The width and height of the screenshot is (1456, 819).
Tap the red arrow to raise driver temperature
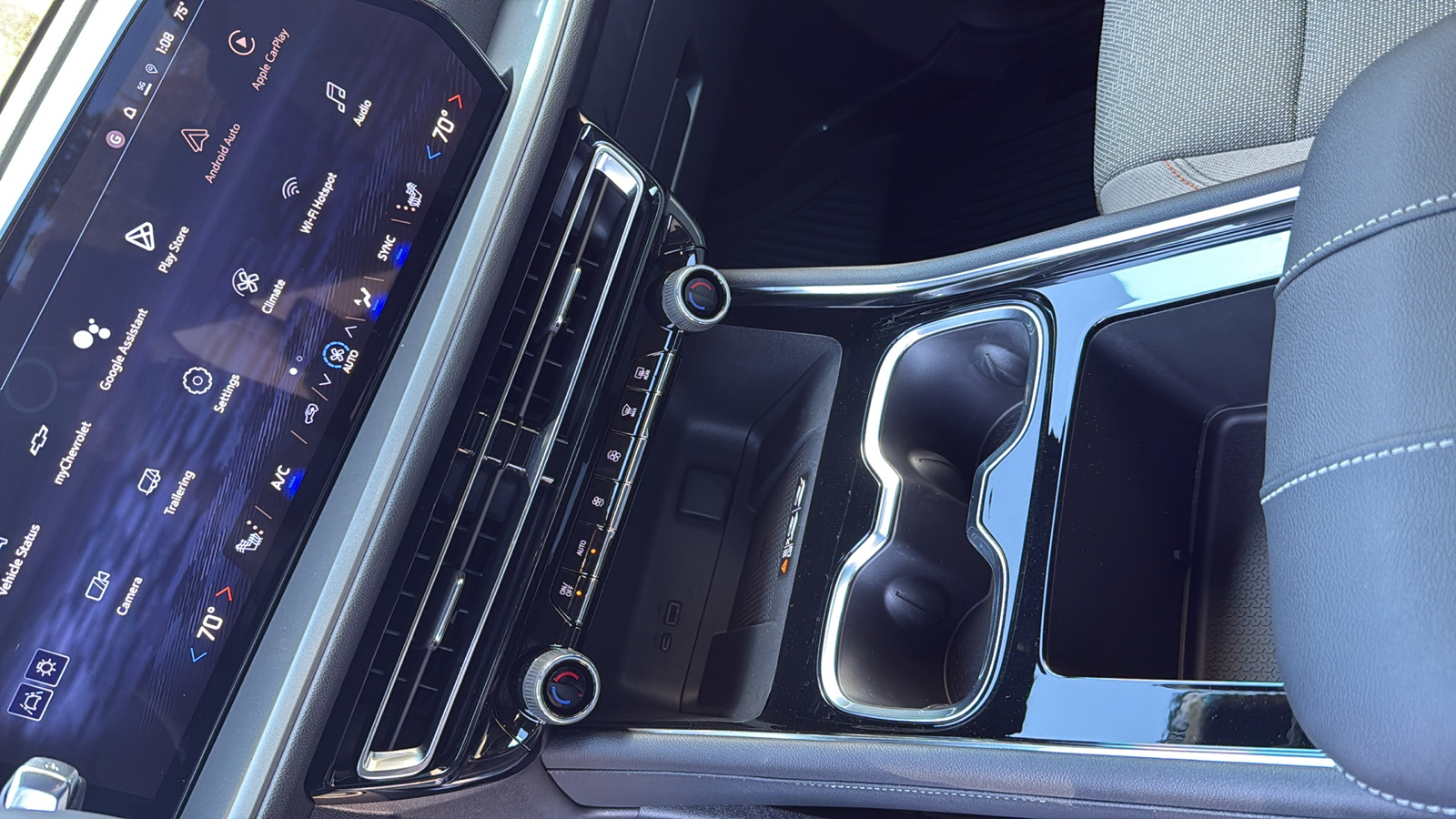223,591
